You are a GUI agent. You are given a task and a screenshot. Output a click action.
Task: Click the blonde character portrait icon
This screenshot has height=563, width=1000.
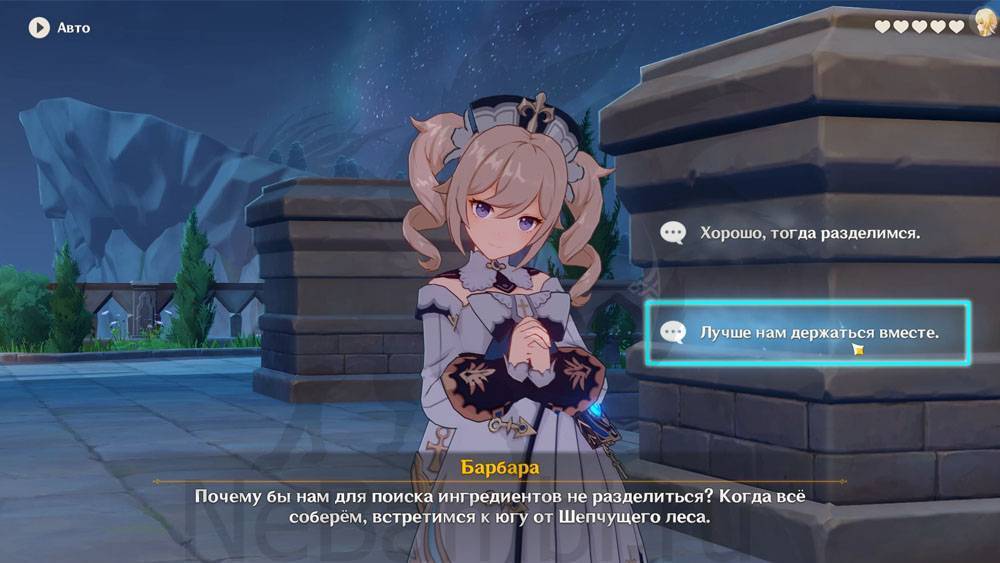pyautogui.click(x=984, y=24)
